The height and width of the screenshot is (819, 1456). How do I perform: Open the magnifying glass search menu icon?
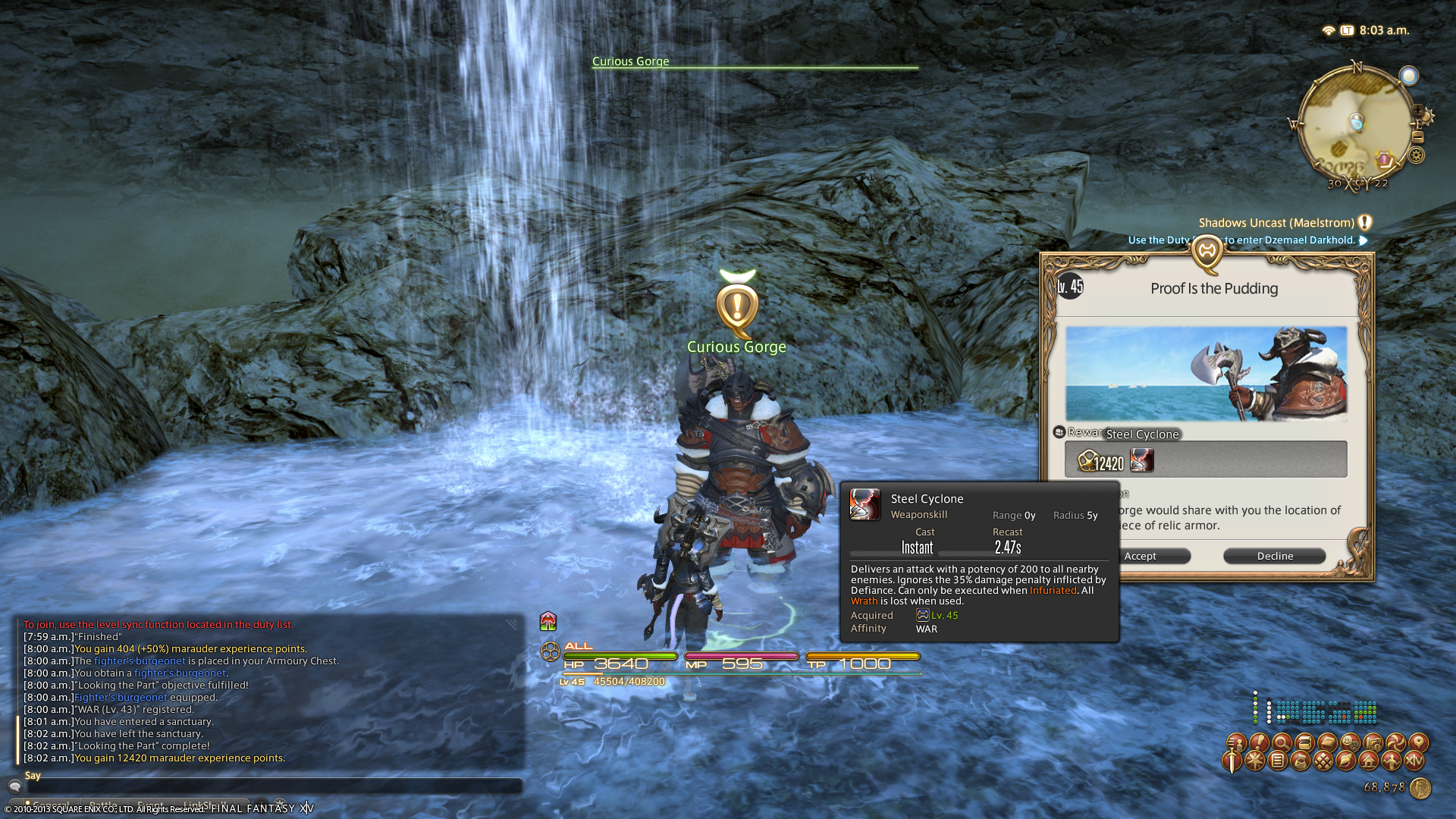click(x=1282, y=742)
